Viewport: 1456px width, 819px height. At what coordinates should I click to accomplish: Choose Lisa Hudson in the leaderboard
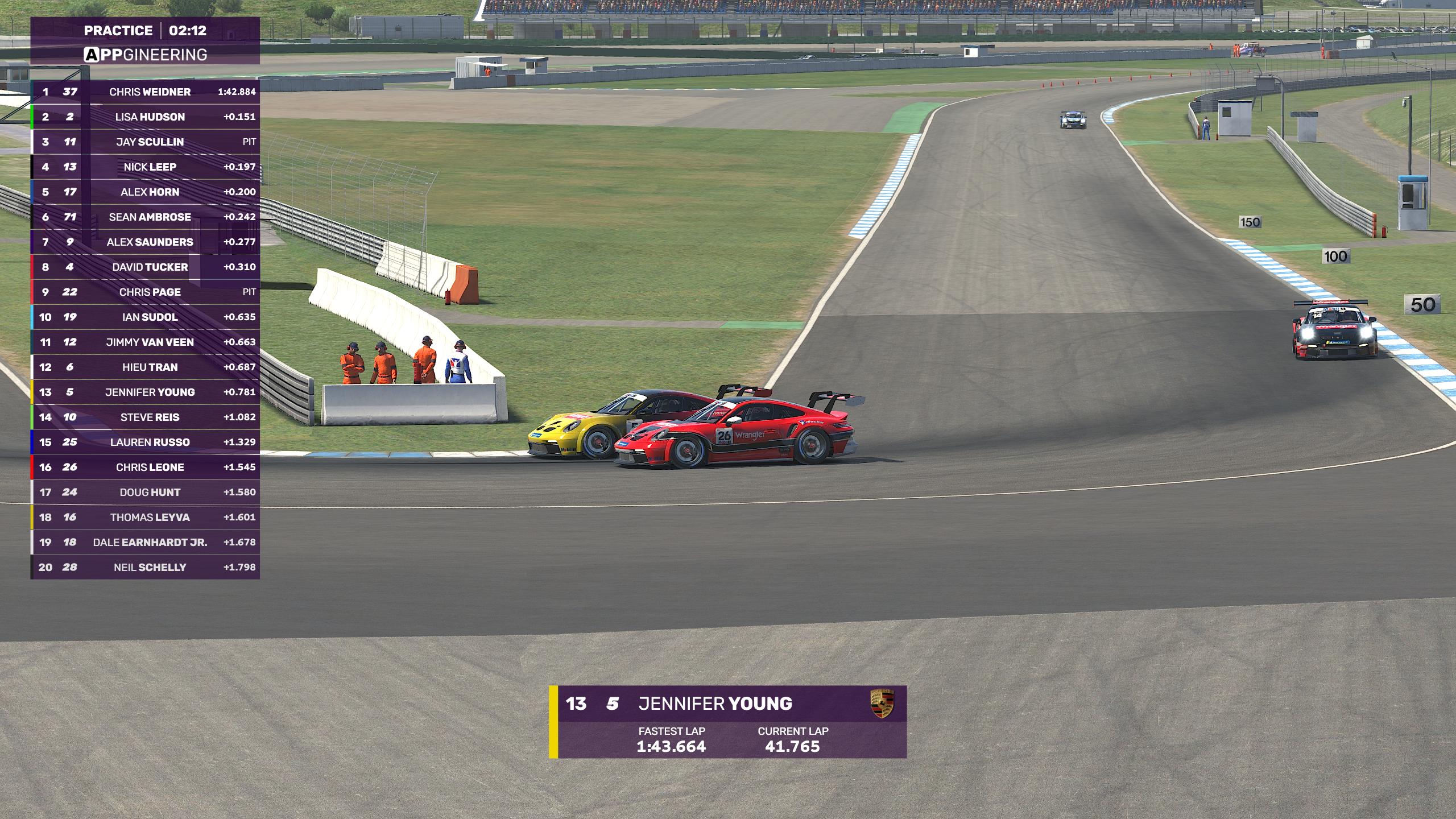pyautogui.click(x=150, y=117)
